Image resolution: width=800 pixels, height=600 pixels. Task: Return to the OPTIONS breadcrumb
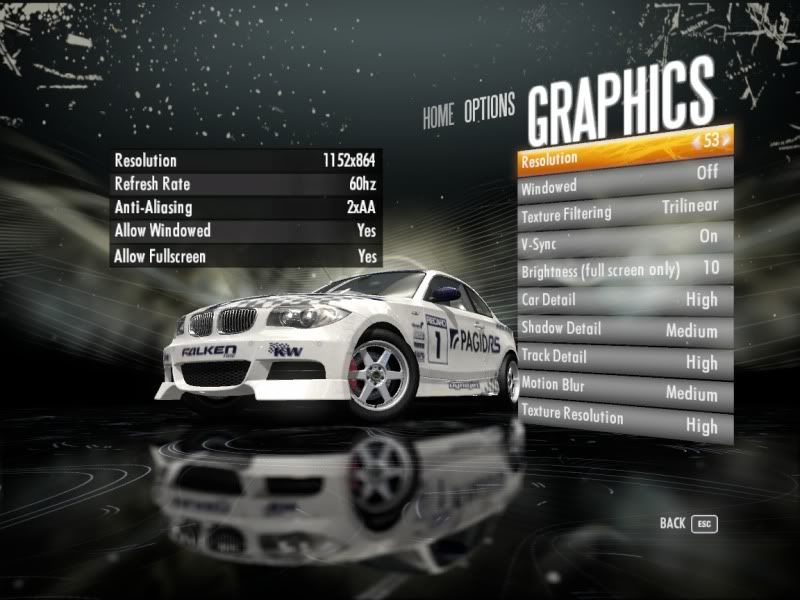(x=489, y=109)
